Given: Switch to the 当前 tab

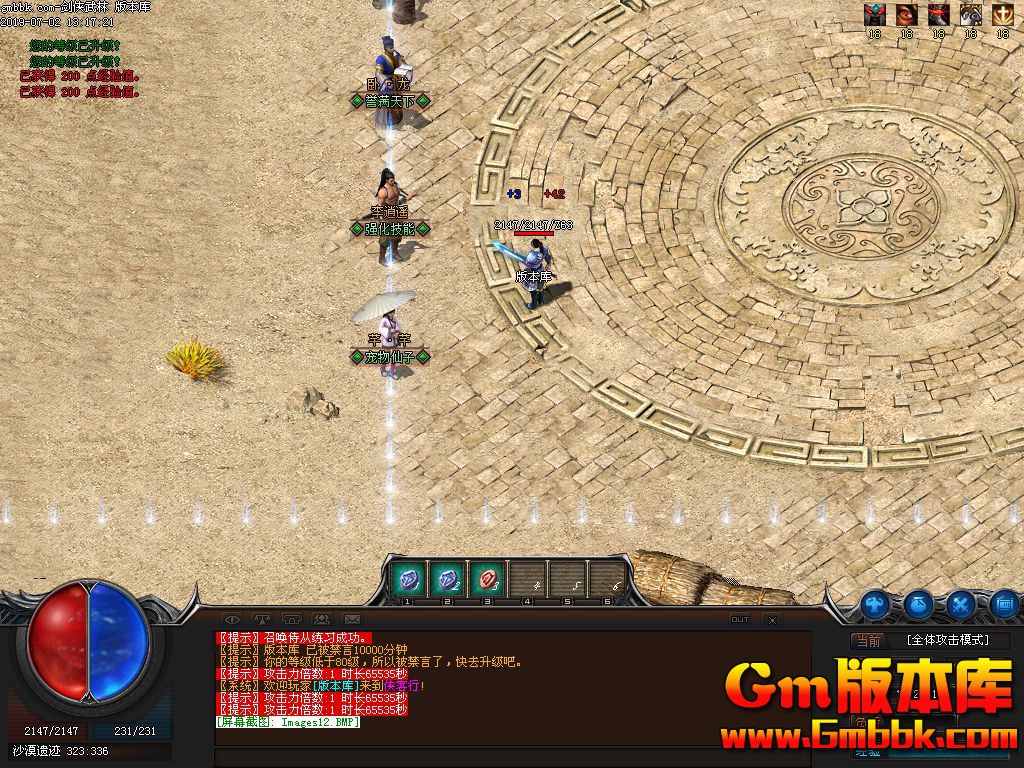Looking at the screenshot, I should coord(868,641).
